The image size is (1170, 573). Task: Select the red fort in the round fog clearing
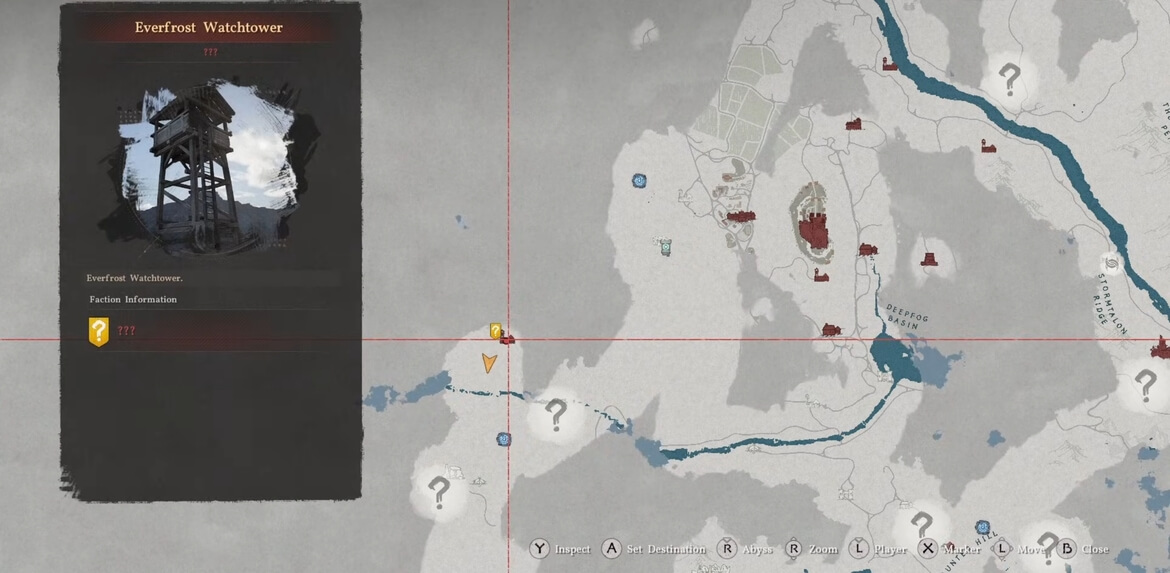point(931,259)
